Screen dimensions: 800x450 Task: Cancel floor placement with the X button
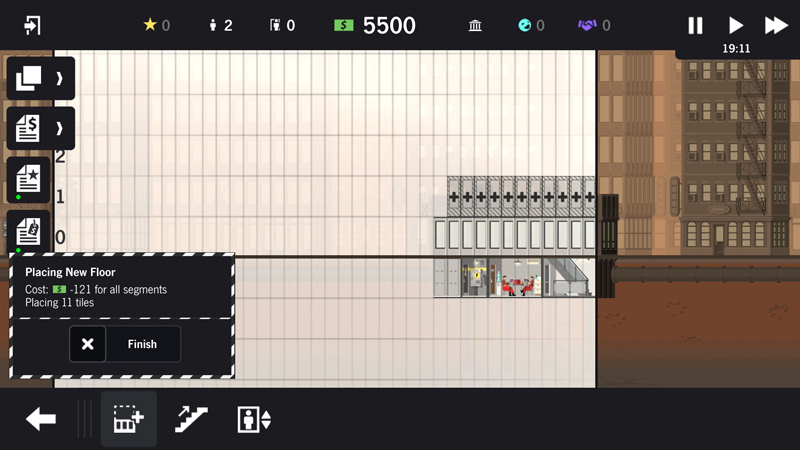(88, 344)
